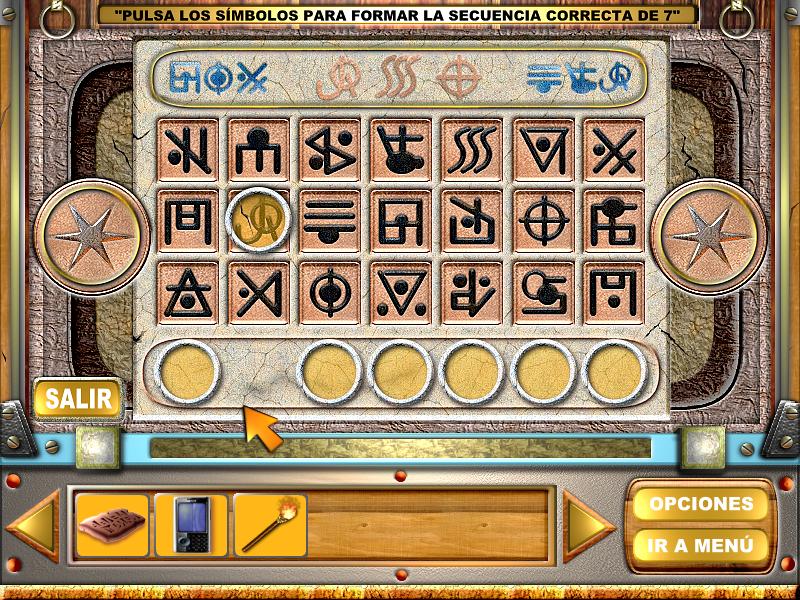Select the mobile phone in the inventory
Image resolution: width=800 pixels, height=600 pixels.
191,524
